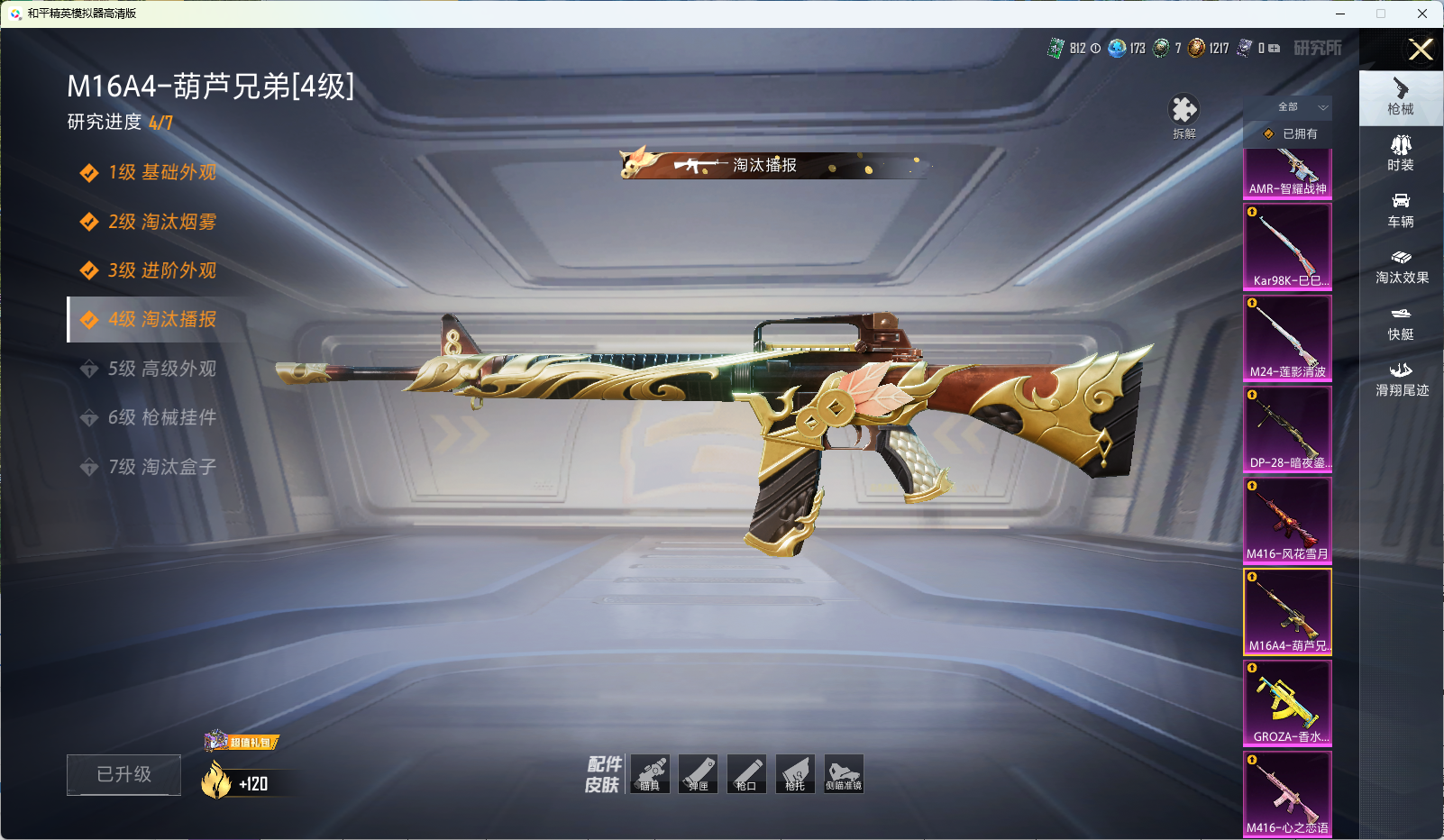This screenshot has height=840, width=1444.
Task: Close the research lab screen
Action: [x=1421, y=50]
